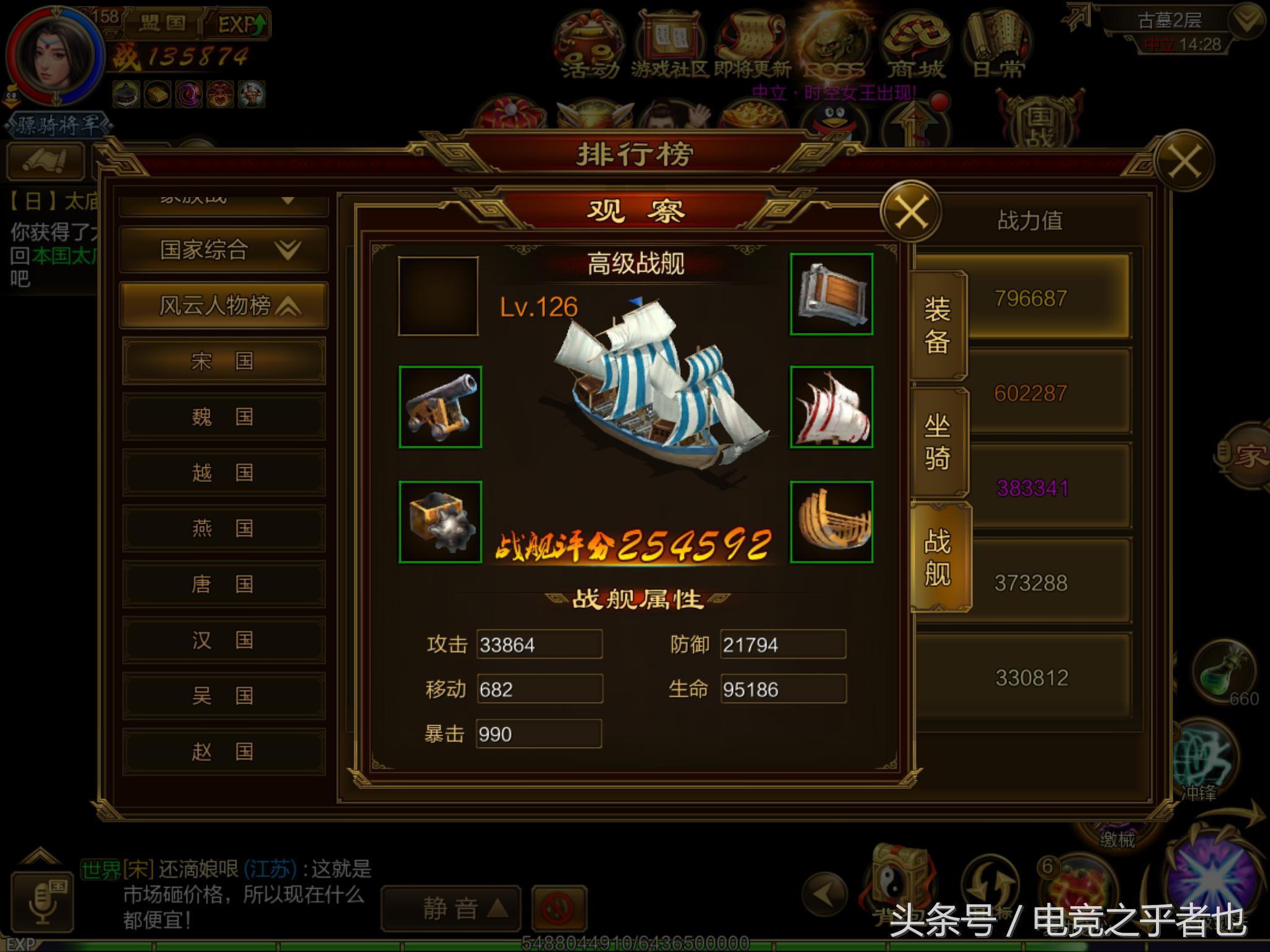Select the 魏国 ranking entry

click(223, 416)
